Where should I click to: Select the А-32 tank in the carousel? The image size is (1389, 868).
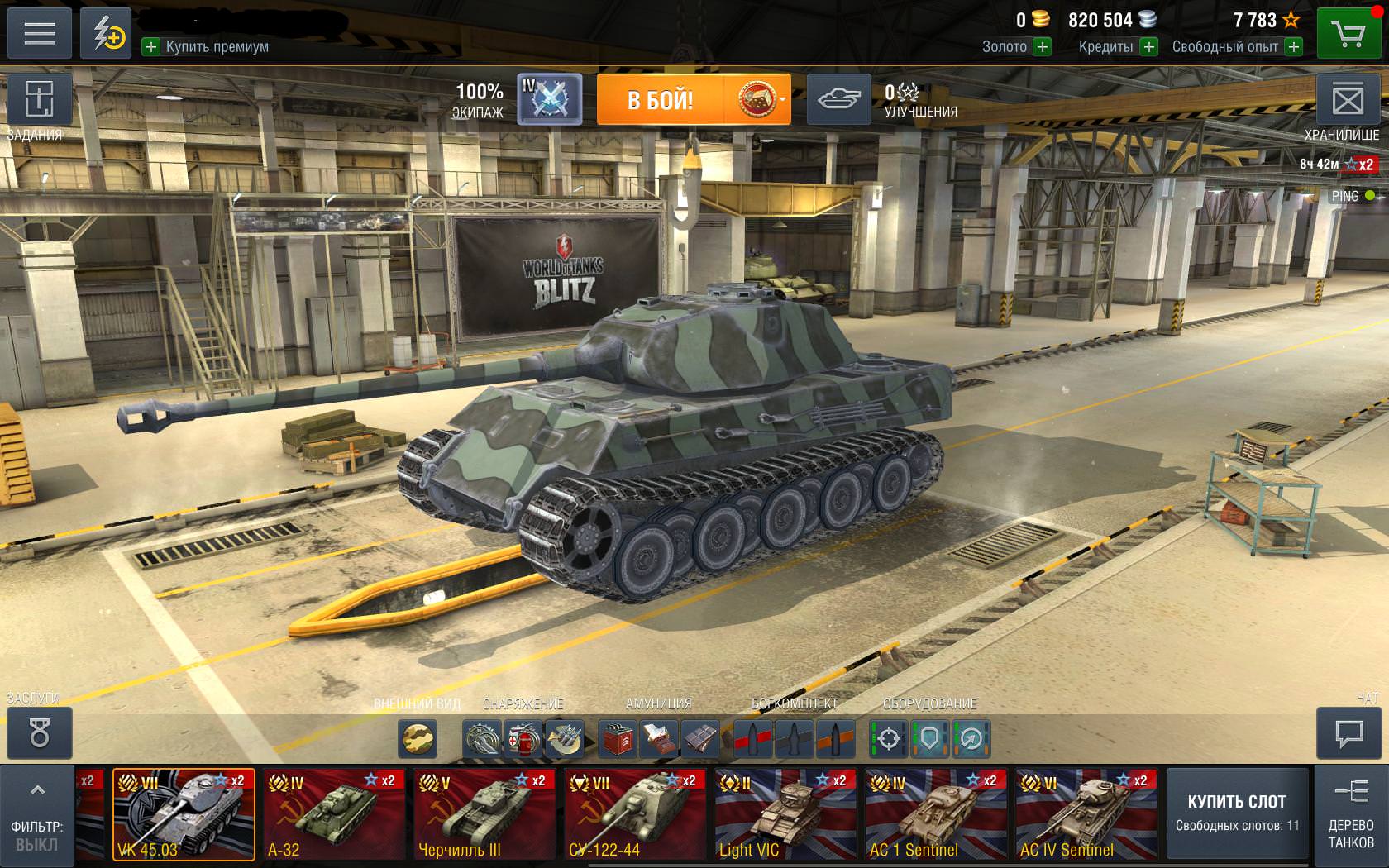(x=334, y=814)
